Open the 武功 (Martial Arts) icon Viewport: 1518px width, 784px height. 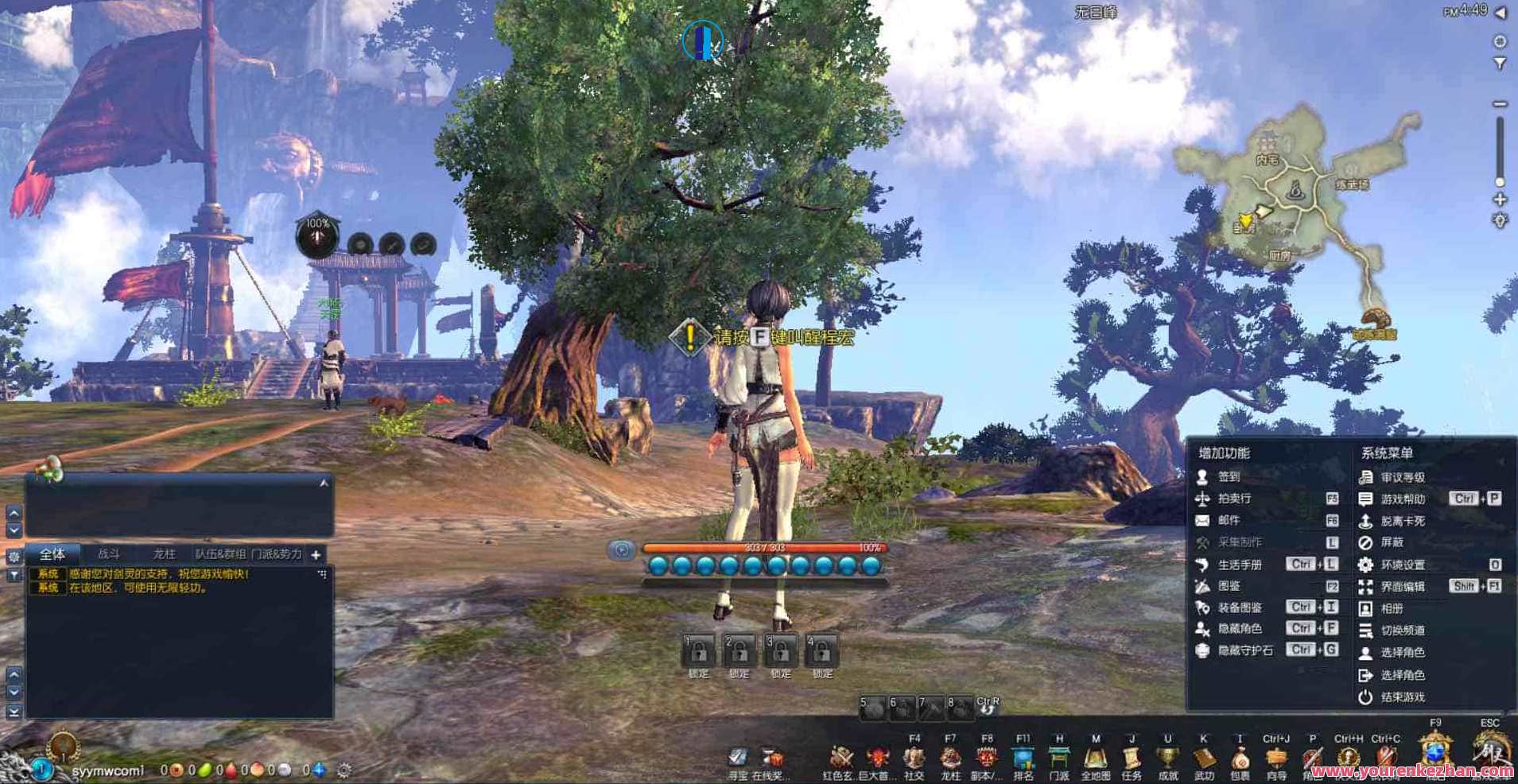click(1203, 759)
